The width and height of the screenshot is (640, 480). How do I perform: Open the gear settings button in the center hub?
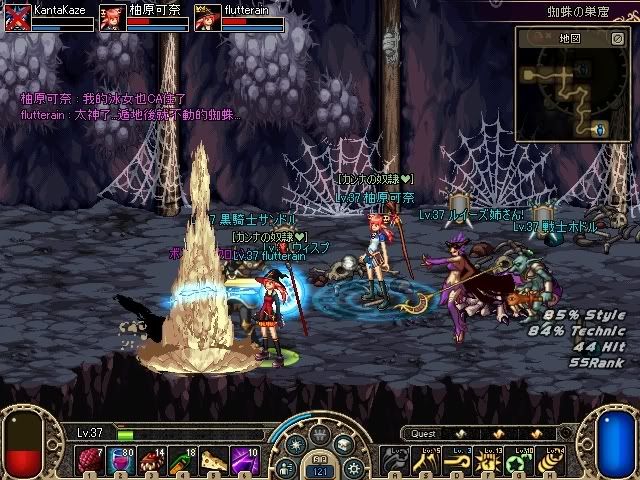tap(351, 466)
